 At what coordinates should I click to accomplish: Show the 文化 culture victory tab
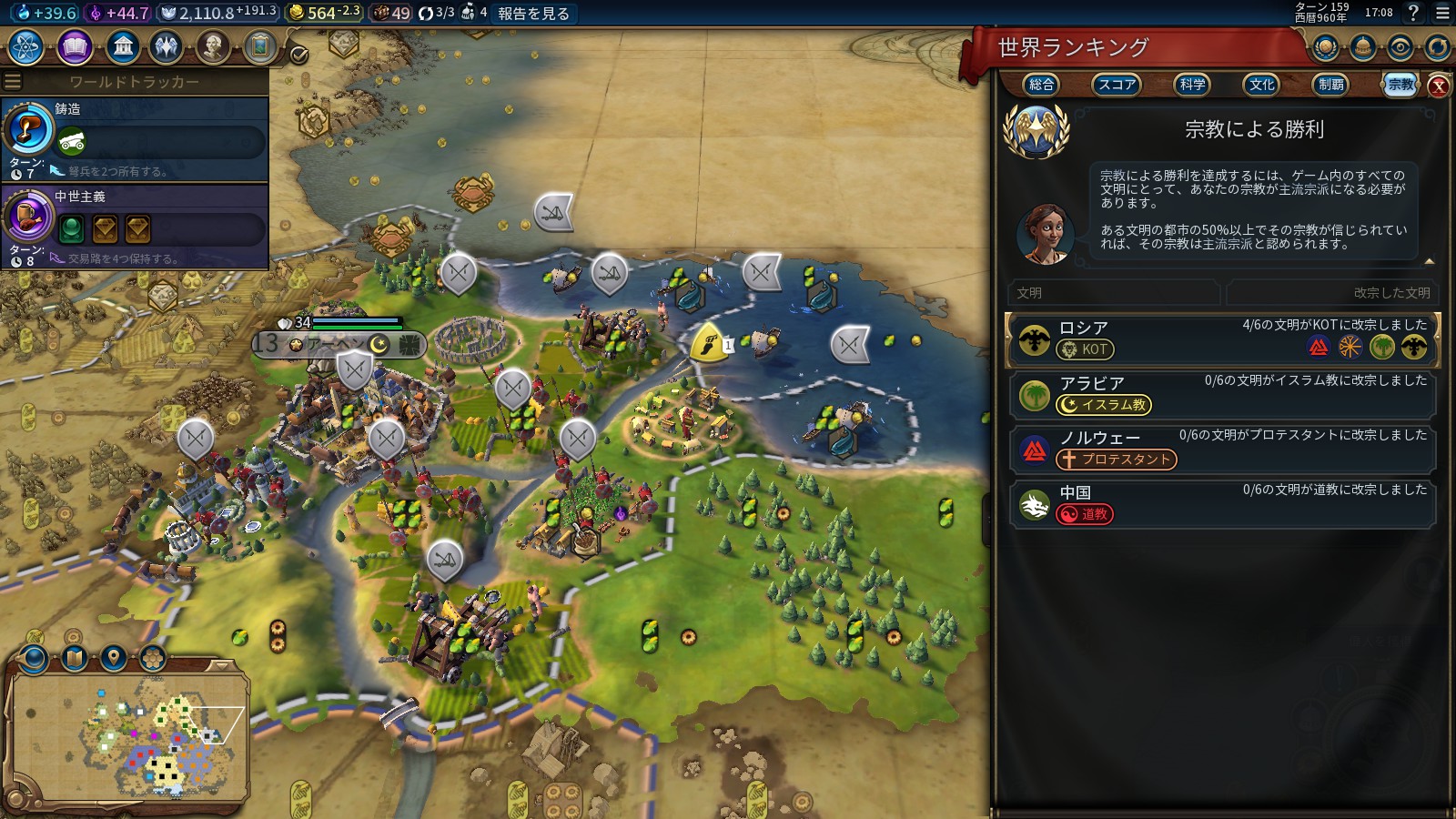click(x=1261, y=85)
